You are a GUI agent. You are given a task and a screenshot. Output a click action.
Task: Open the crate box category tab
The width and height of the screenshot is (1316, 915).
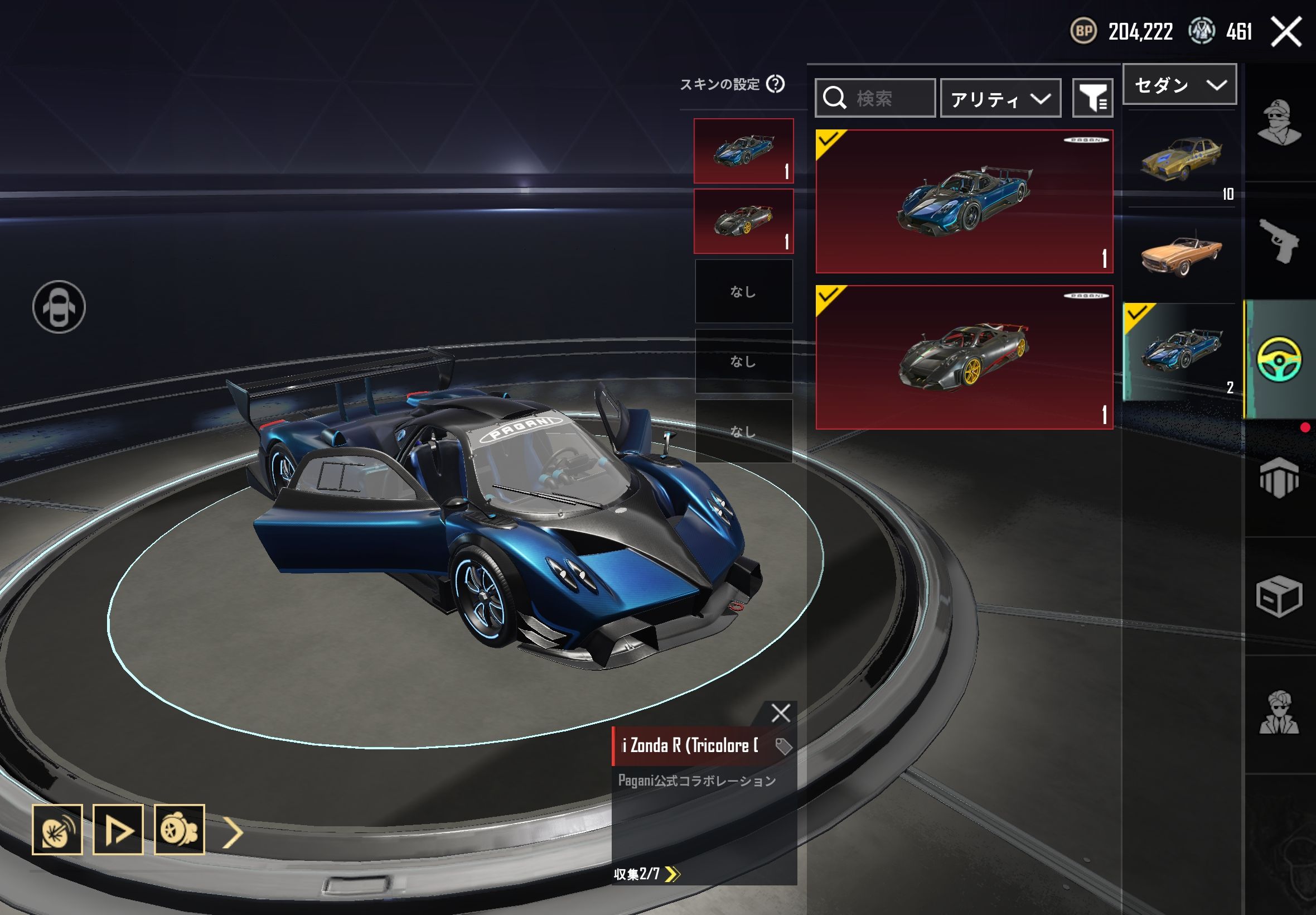coord(1279,596)
